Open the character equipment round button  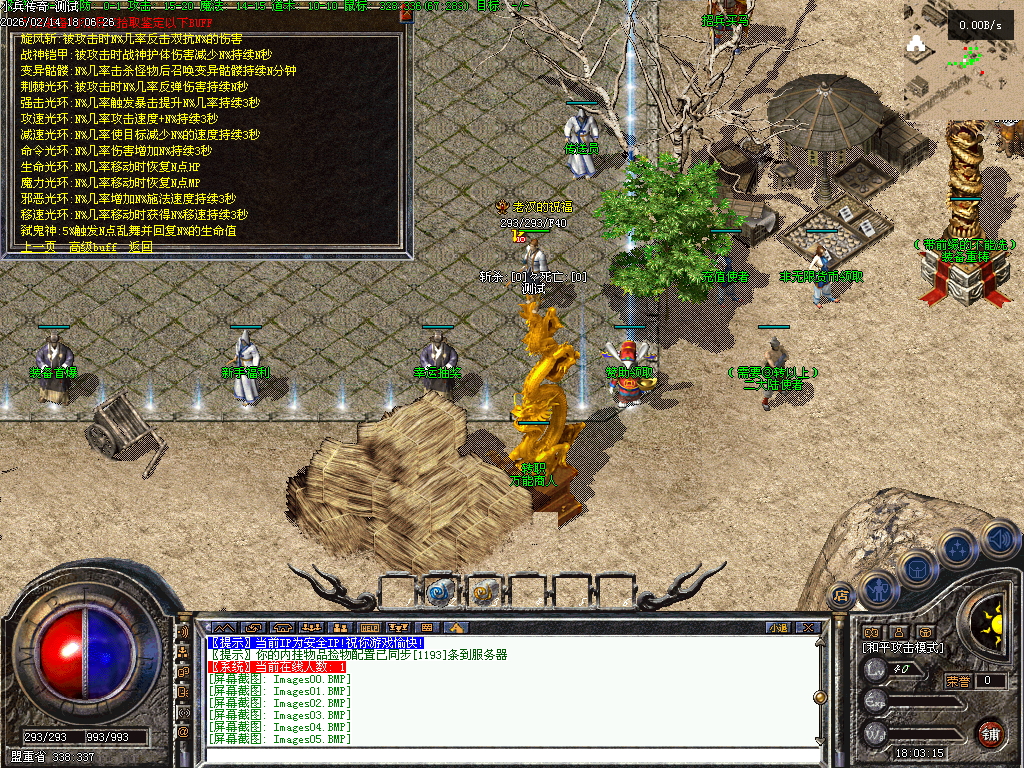coord(877,589)
